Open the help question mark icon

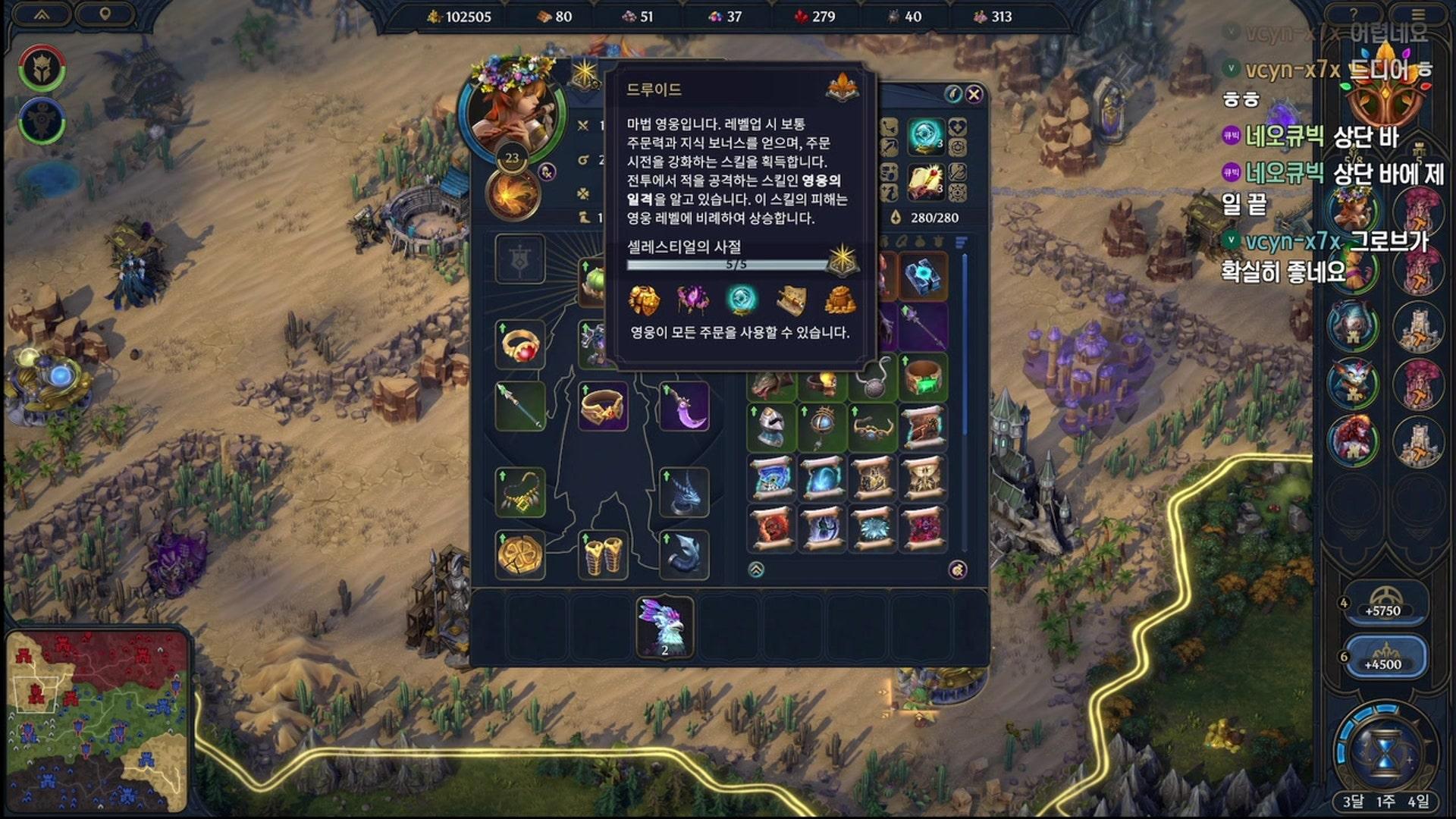[x=1354, y=13]
